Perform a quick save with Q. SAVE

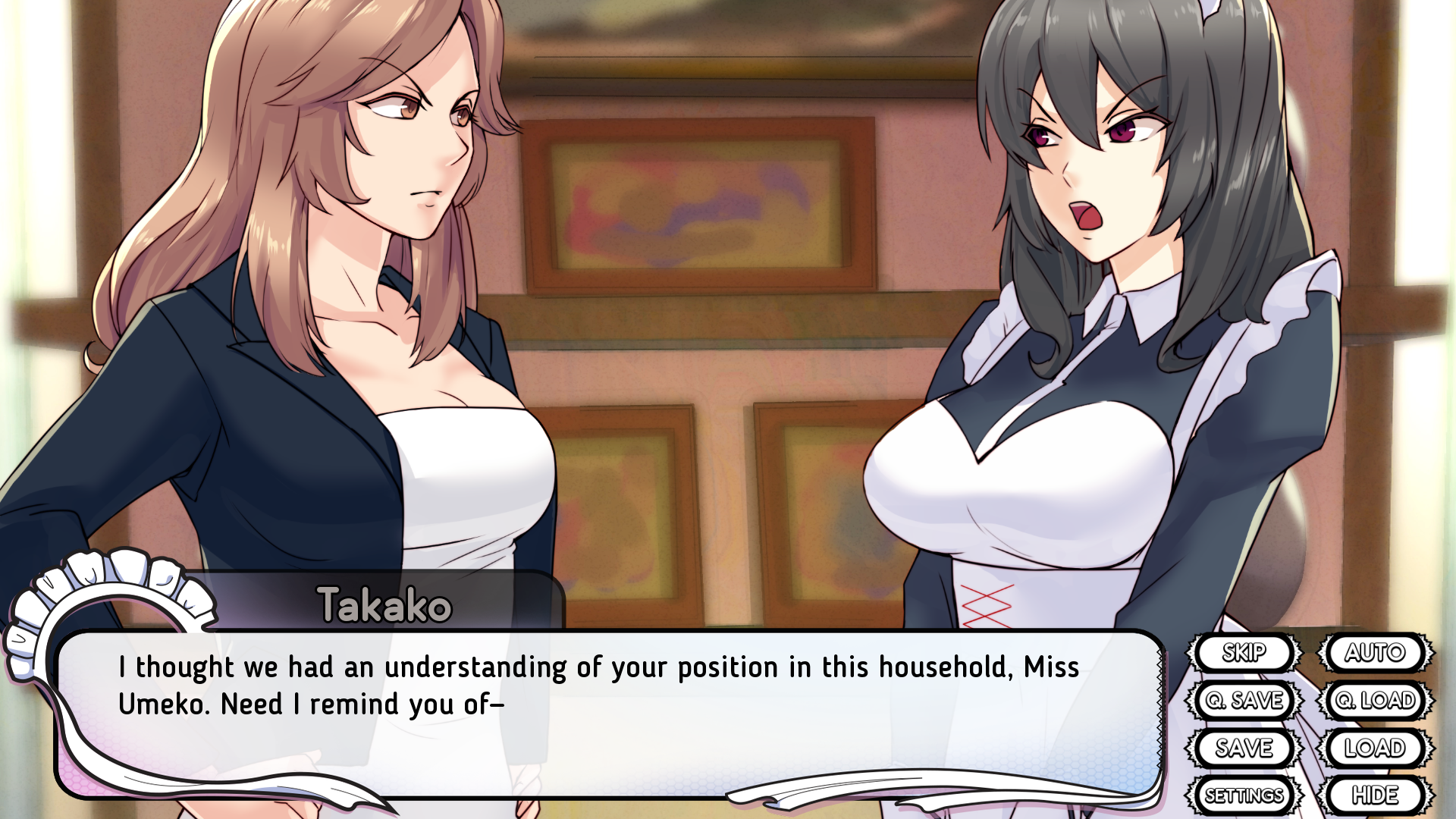1247,701
